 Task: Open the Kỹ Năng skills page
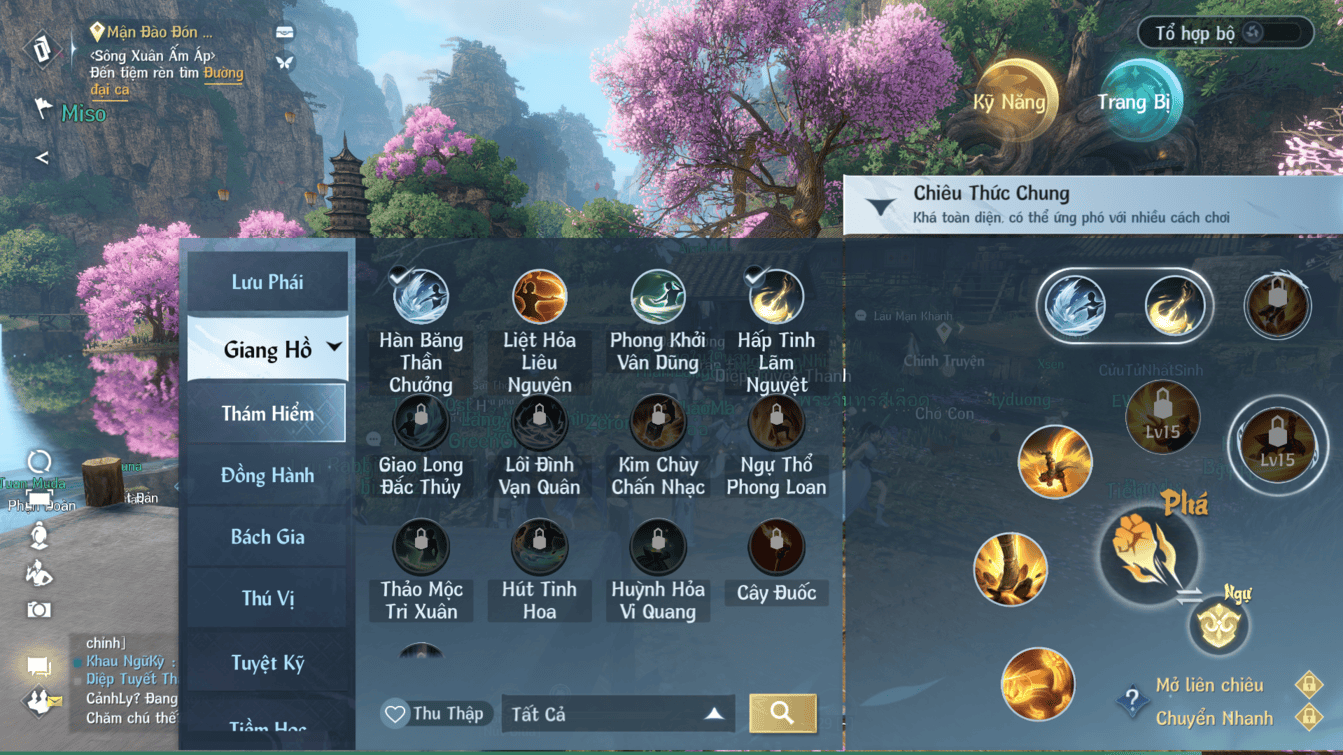[1010, 102]
